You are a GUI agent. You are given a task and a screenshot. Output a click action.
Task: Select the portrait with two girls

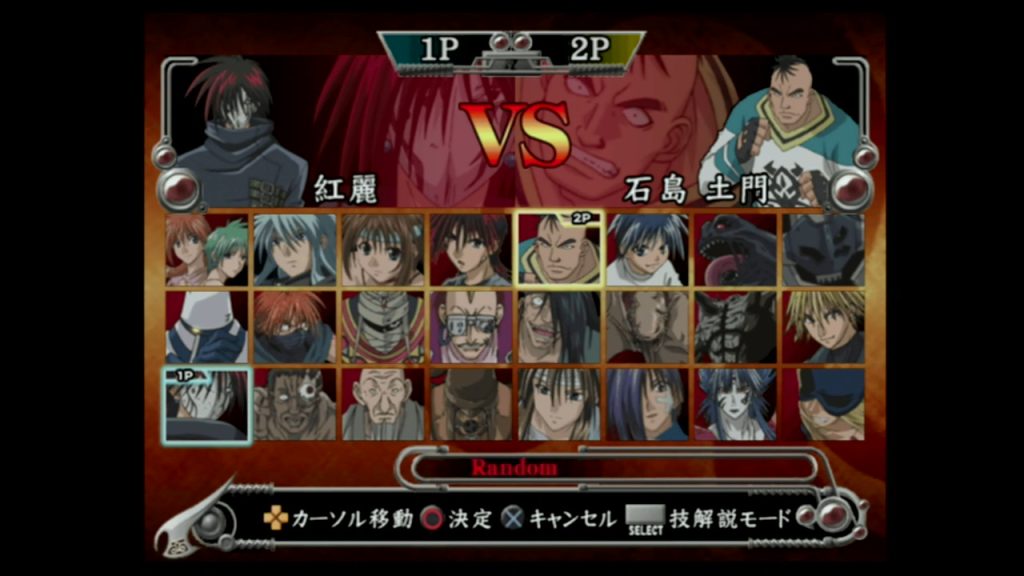(x=207, y=249)
